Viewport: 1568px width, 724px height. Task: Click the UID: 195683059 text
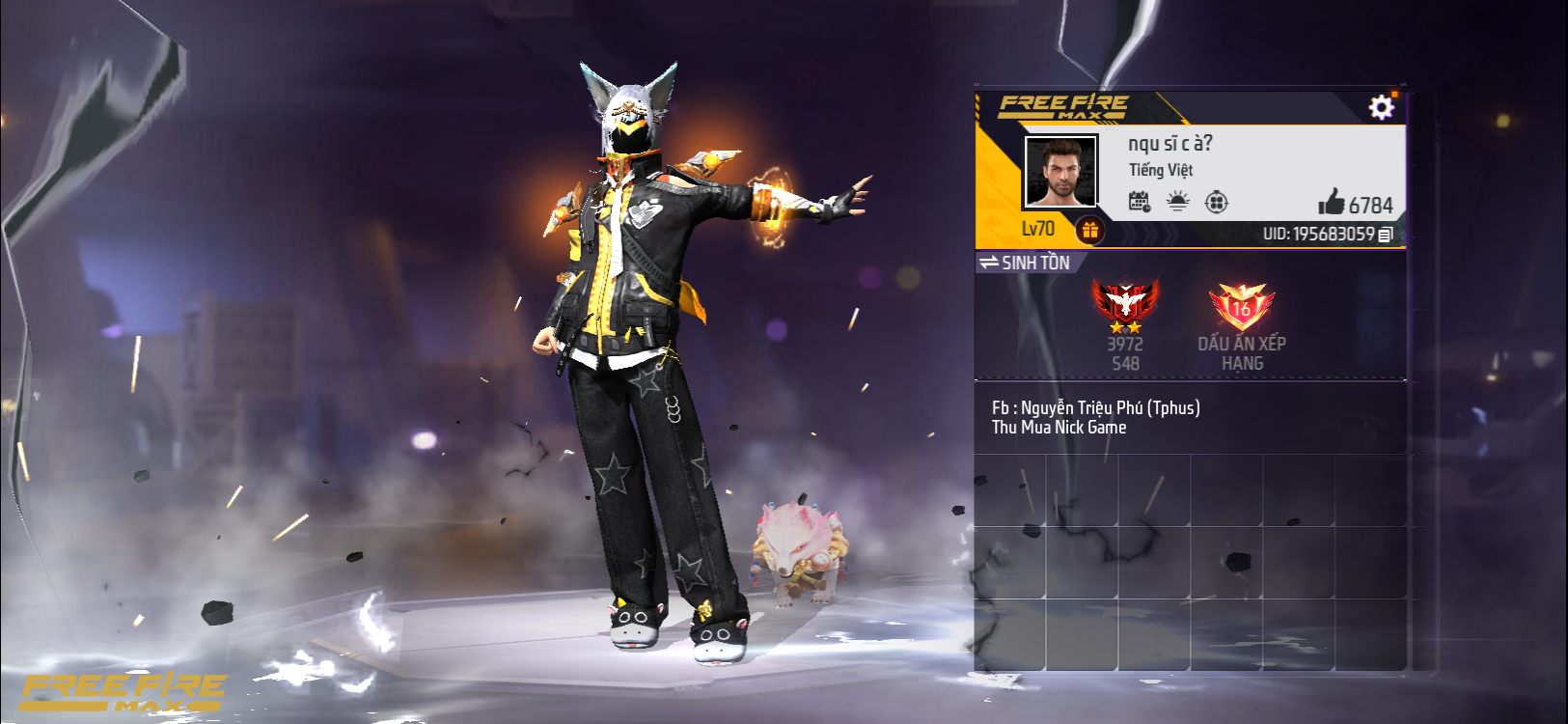1322,233
